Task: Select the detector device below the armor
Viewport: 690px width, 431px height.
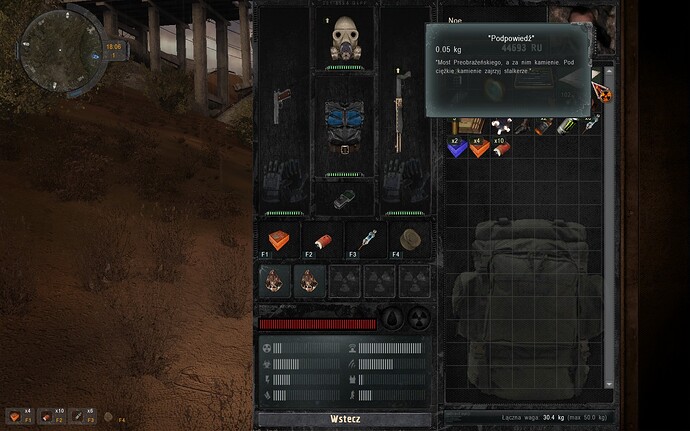Action: tap(343, 198)
